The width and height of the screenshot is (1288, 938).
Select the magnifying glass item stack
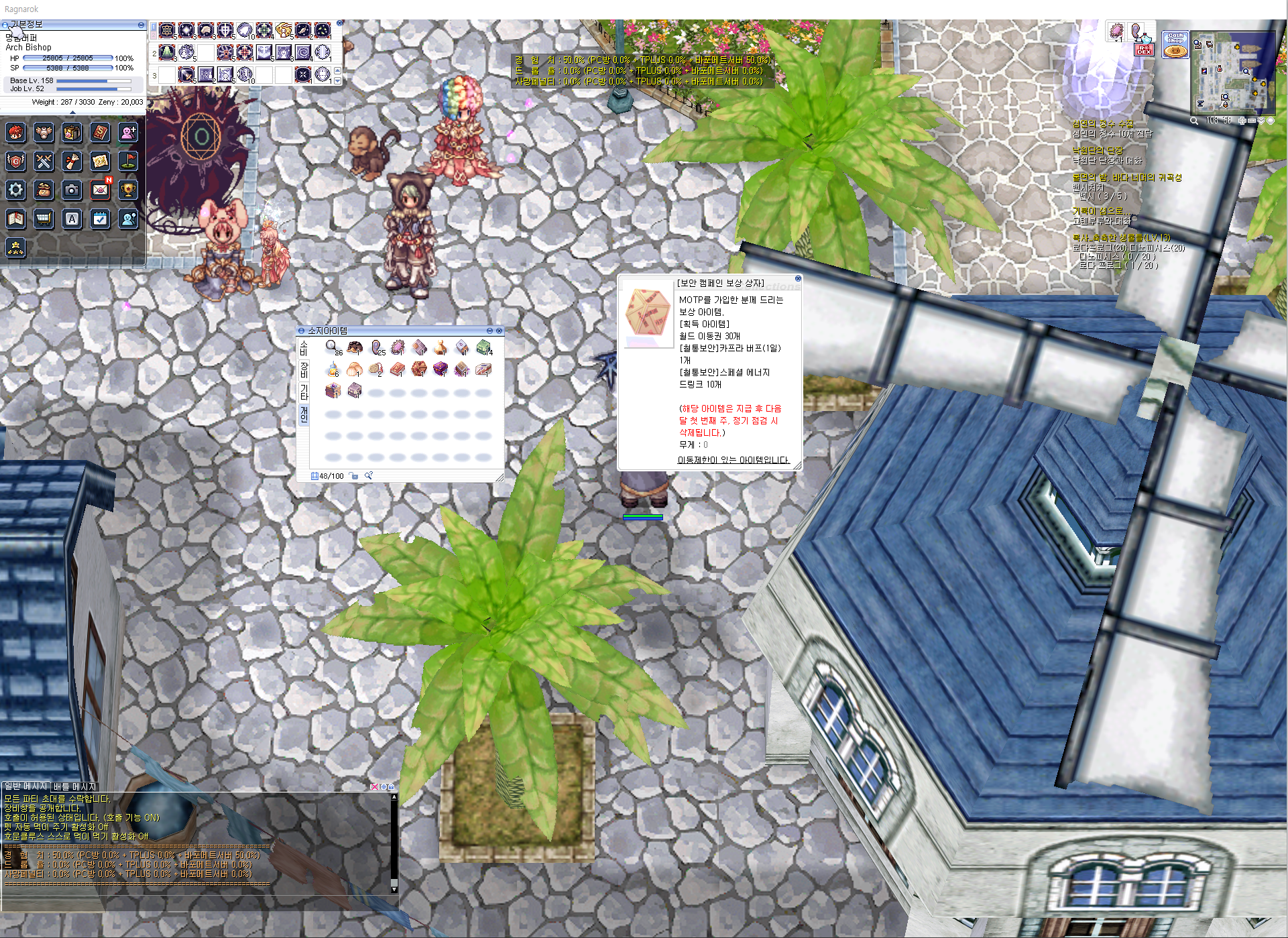pos(333,347)
